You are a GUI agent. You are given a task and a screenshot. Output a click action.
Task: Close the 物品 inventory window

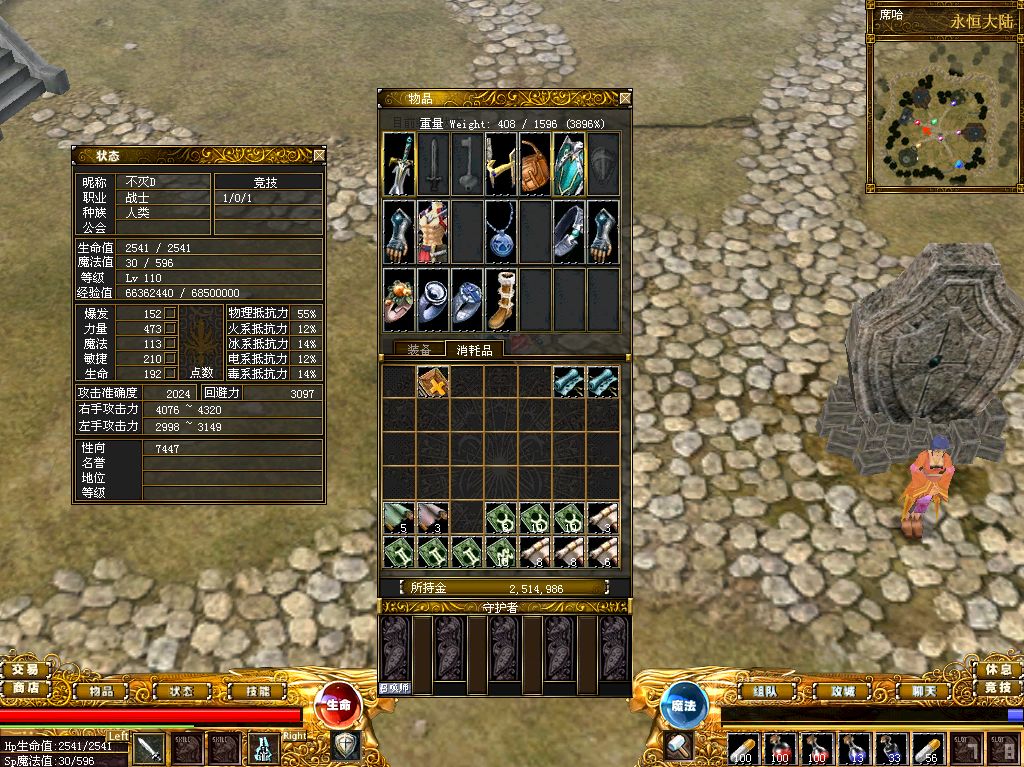625,98
